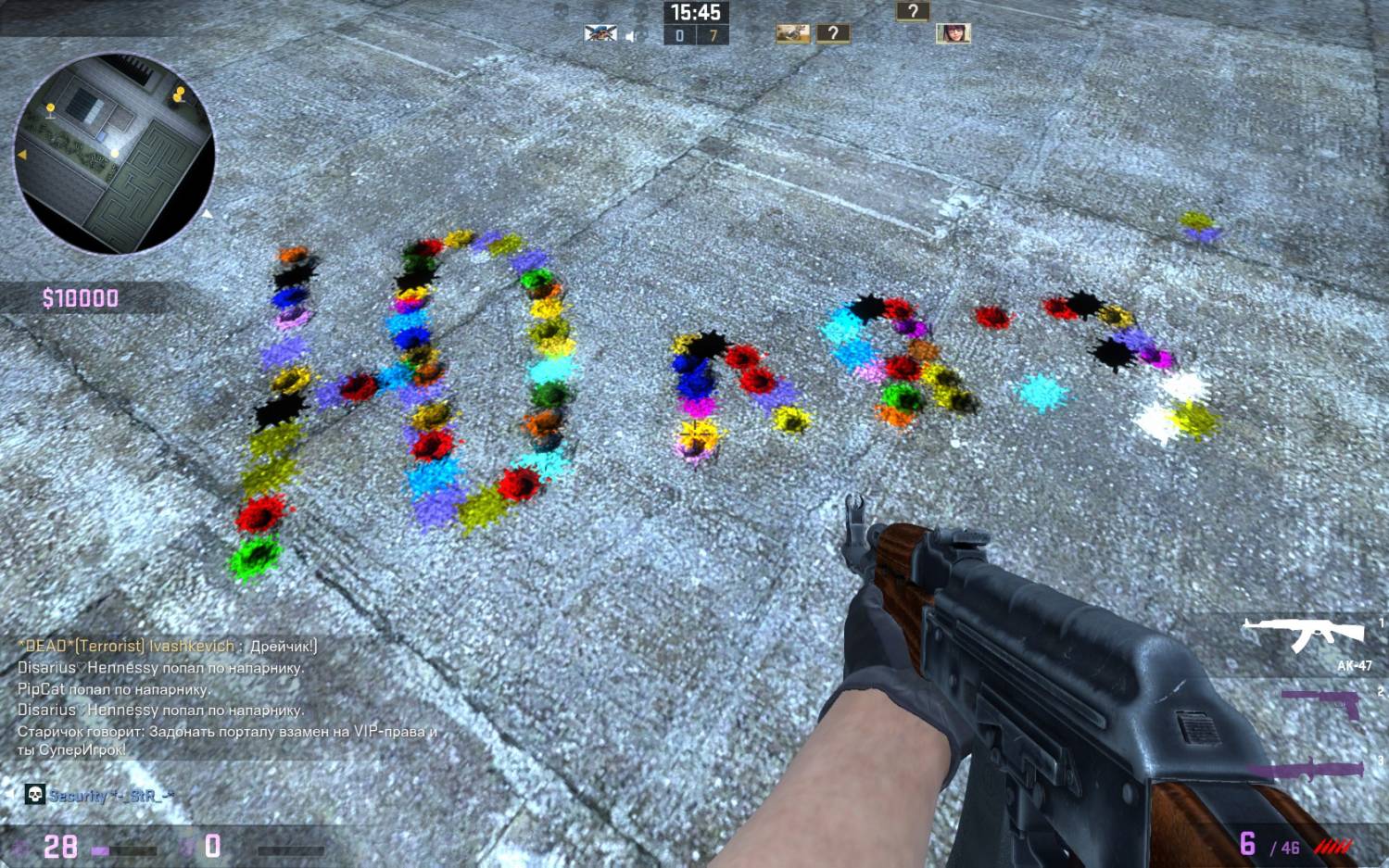Click the speaker voice icon
Screen dimensions: 1389x868
point(631,36)
